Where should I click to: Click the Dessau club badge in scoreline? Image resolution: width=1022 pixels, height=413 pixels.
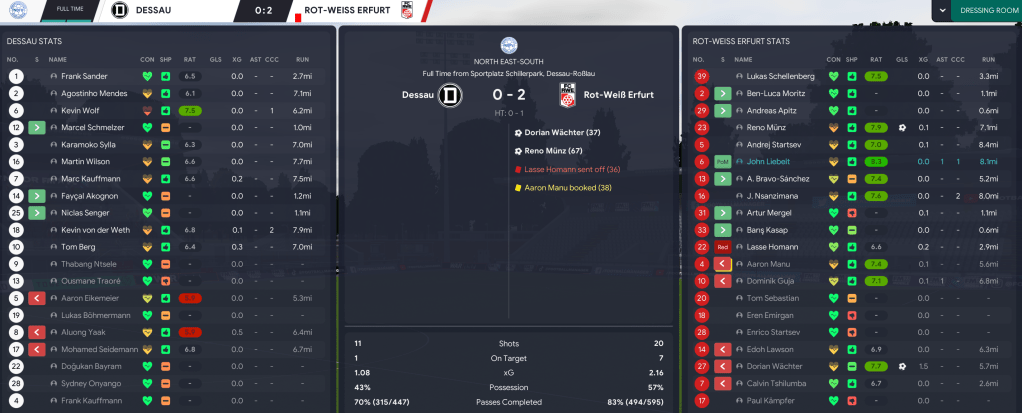(x=450, y=96)
